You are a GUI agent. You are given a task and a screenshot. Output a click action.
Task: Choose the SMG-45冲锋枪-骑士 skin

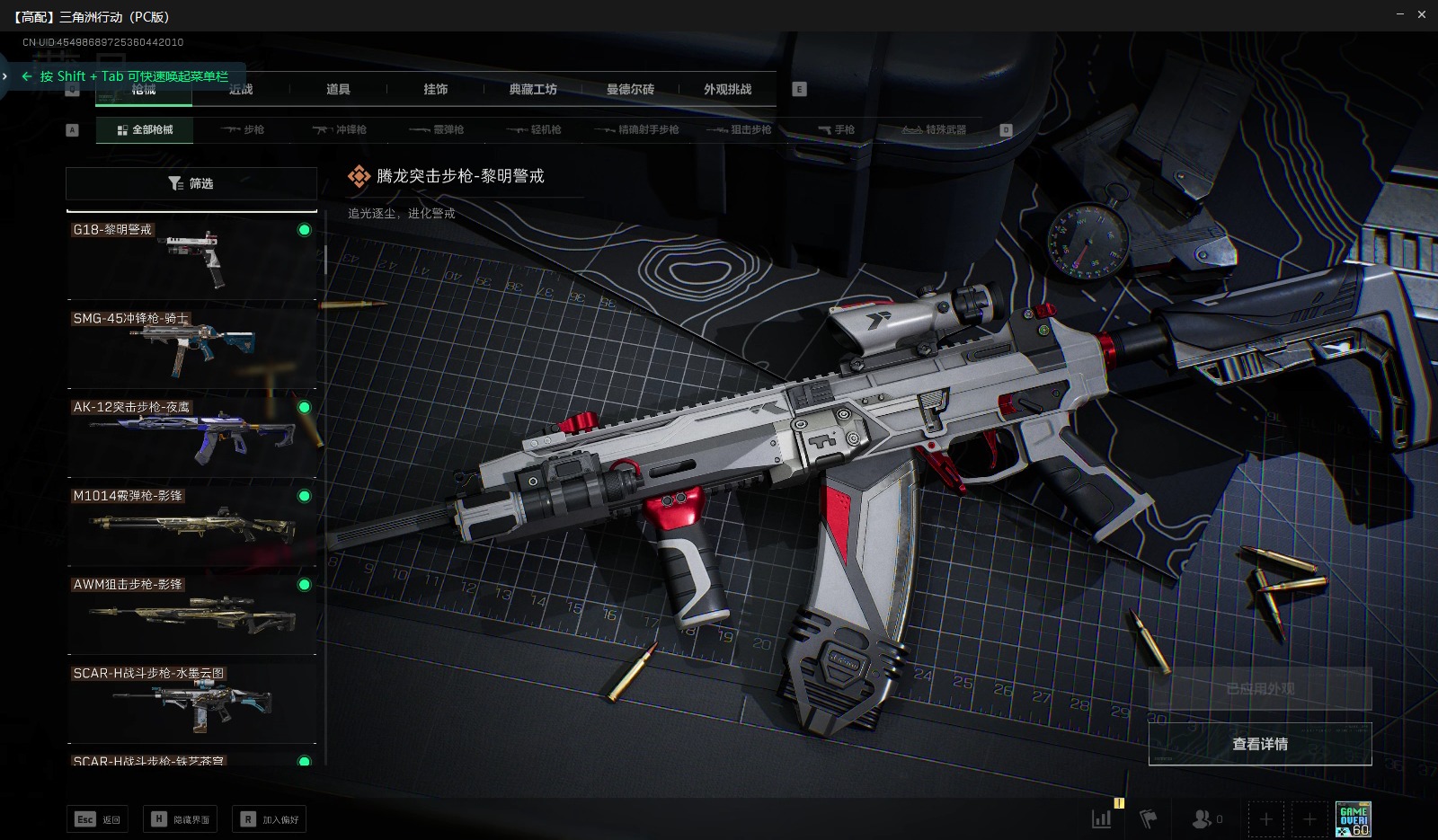pyautogui.click(x=191, y=347)
